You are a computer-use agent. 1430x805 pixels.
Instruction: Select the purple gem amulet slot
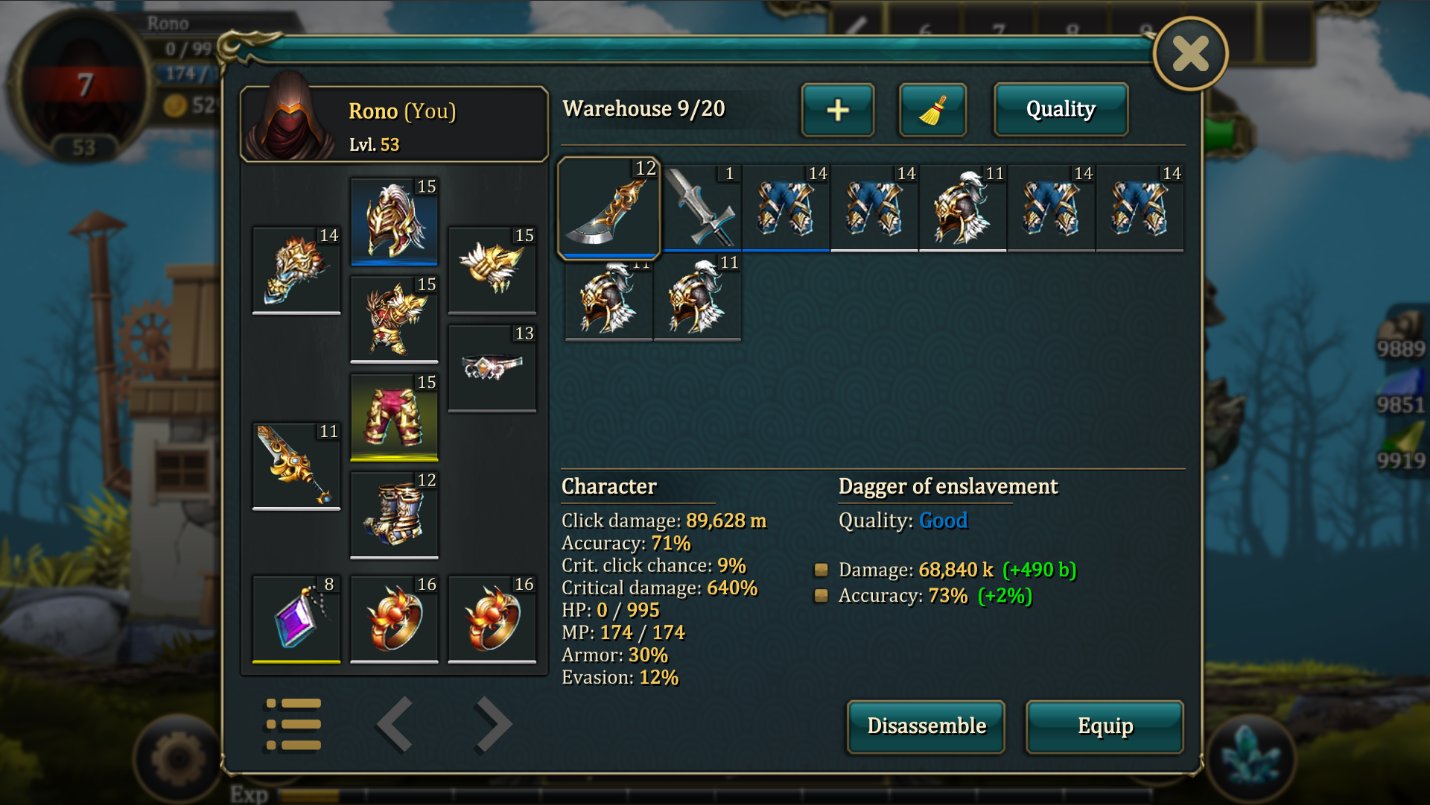point(296,619)
